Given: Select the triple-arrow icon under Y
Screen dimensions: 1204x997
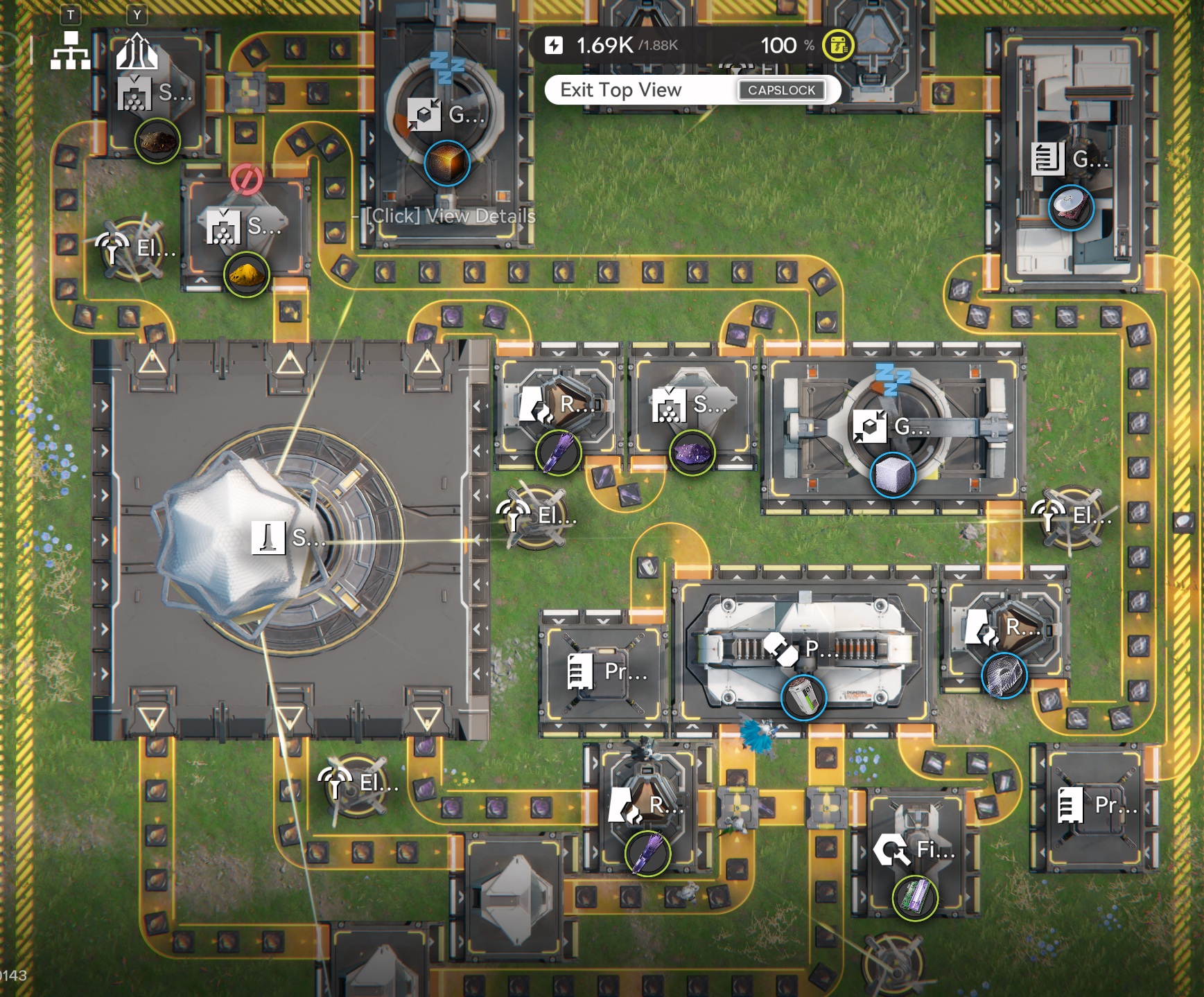Looking at the screenshot, I should point(137,52).
